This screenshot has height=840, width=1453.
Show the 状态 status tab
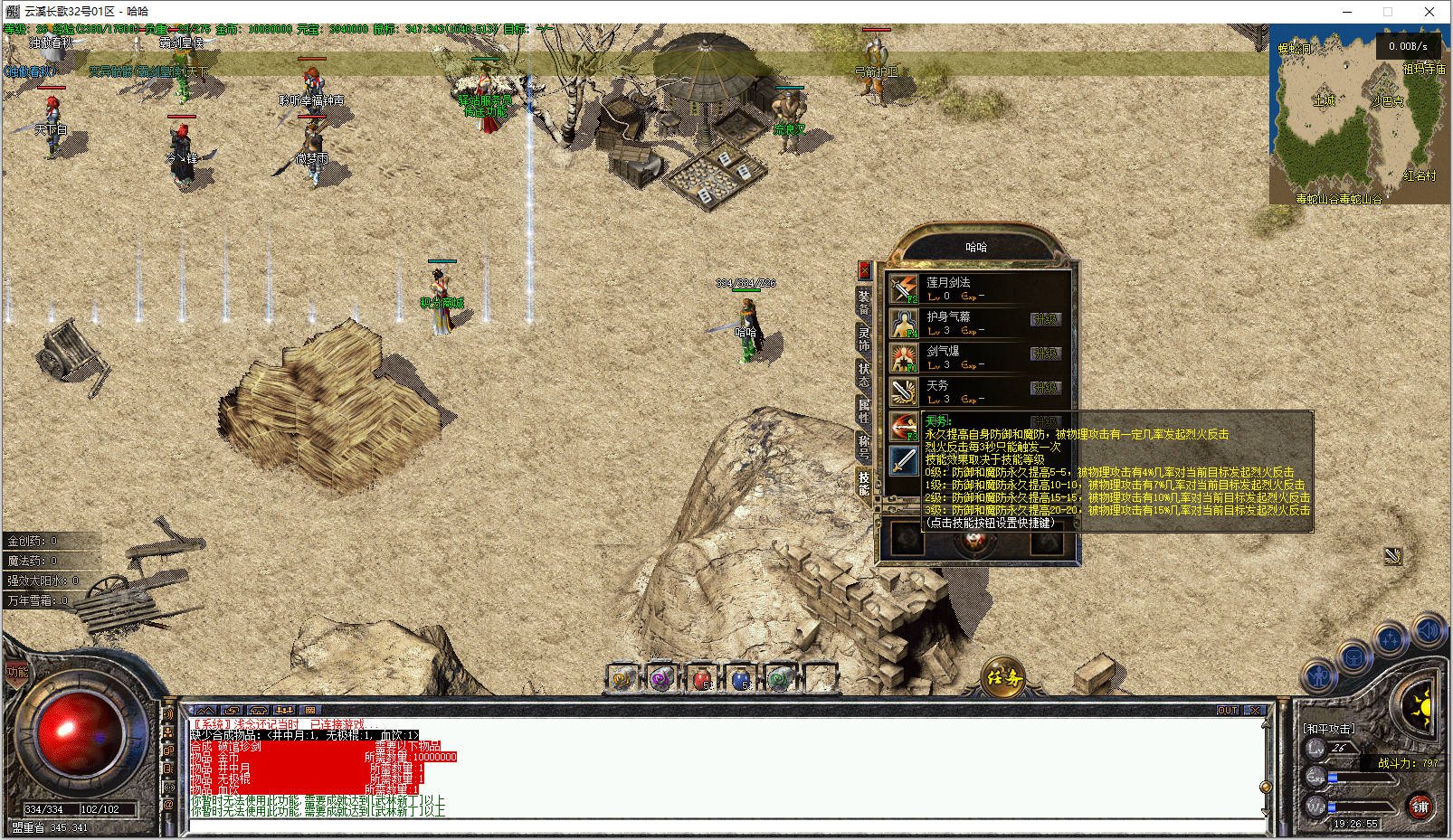click(x=864, y=374)
